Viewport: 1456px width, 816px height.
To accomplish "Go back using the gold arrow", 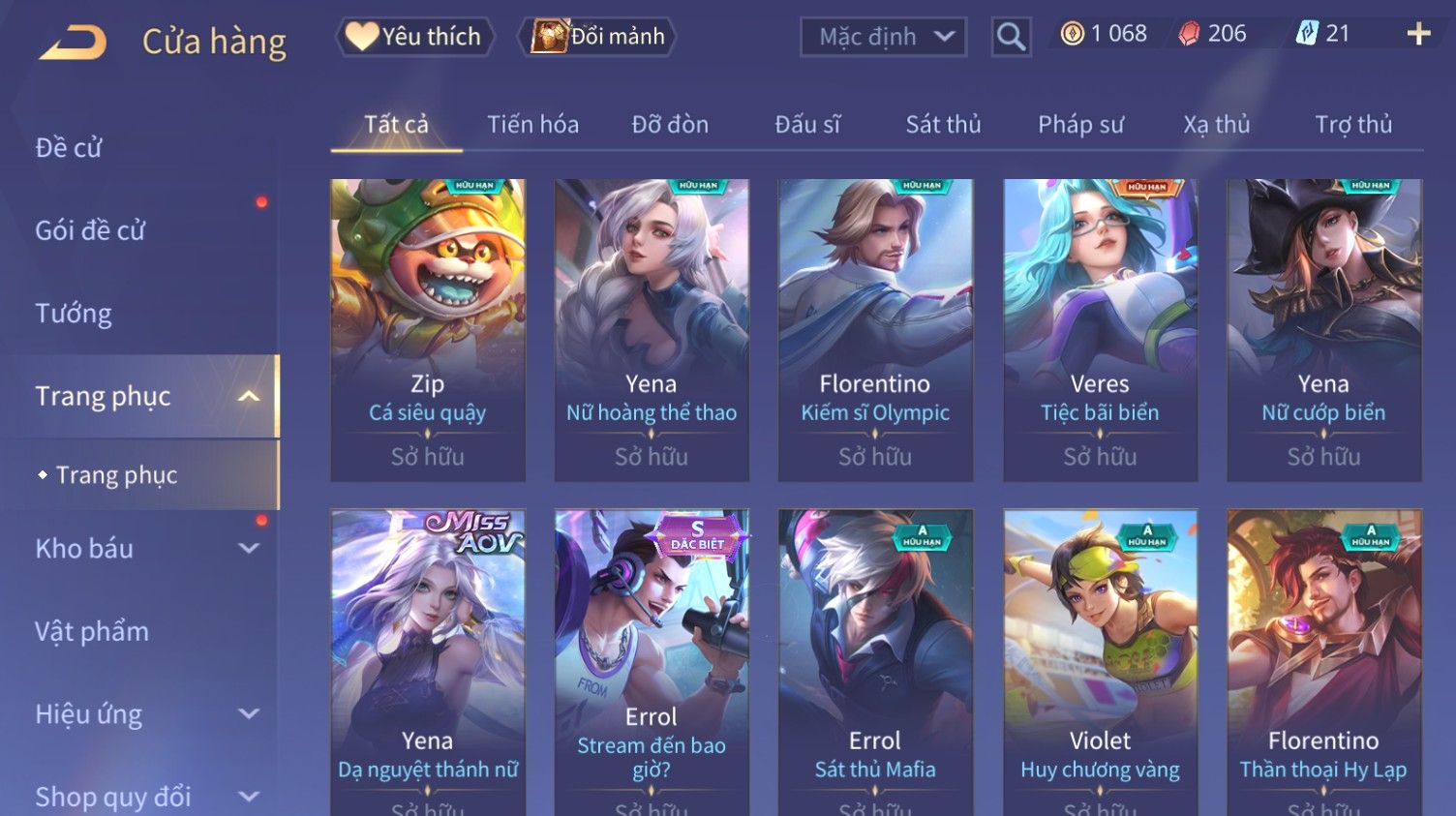I will (73, 43).
